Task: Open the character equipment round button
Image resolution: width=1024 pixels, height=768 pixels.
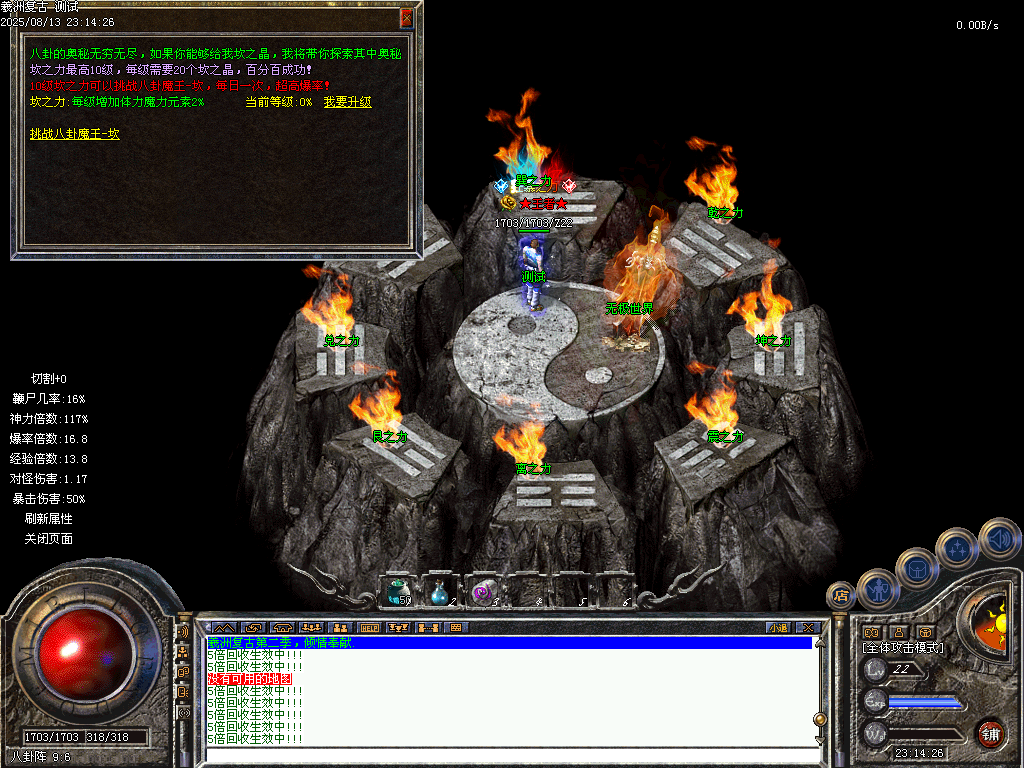Action: (x=878, y=588)
